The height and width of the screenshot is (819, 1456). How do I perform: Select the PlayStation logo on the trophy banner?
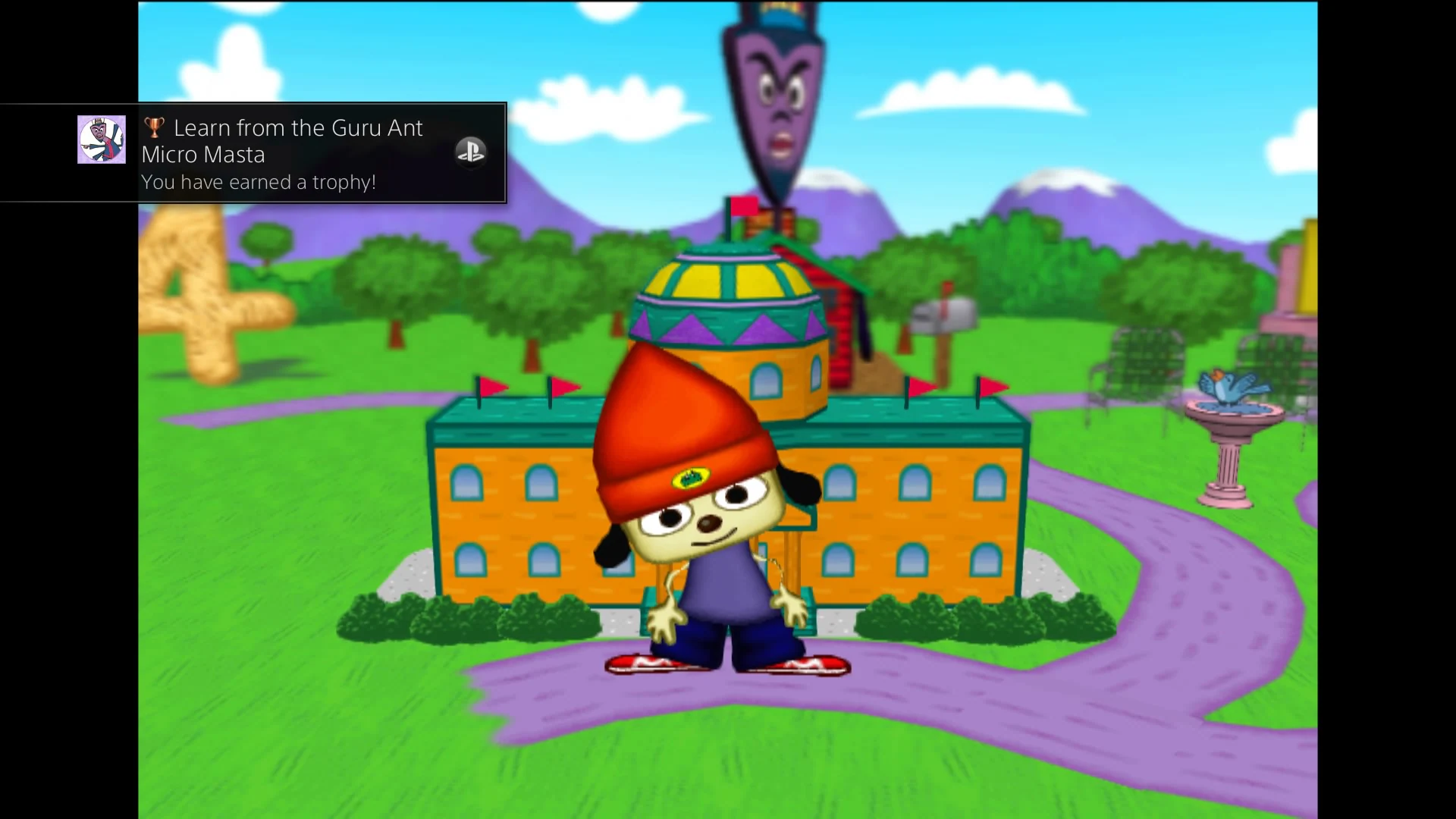(x=471, y=152)
